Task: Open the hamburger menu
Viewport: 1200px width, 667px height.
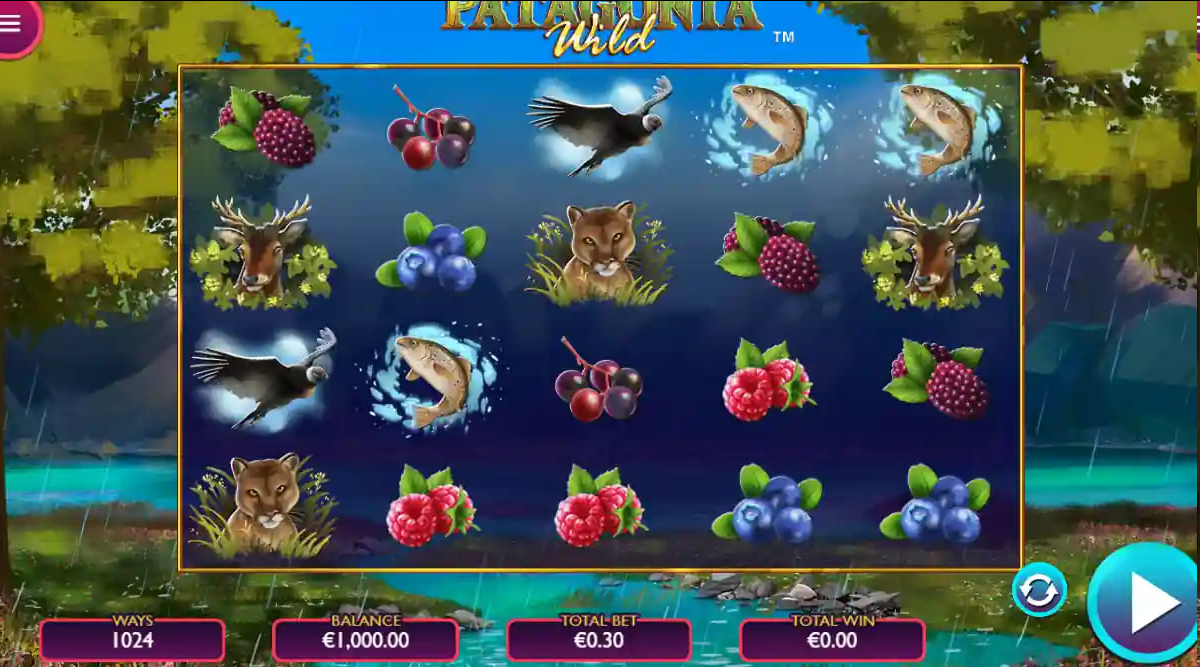Action: (12, 23)
